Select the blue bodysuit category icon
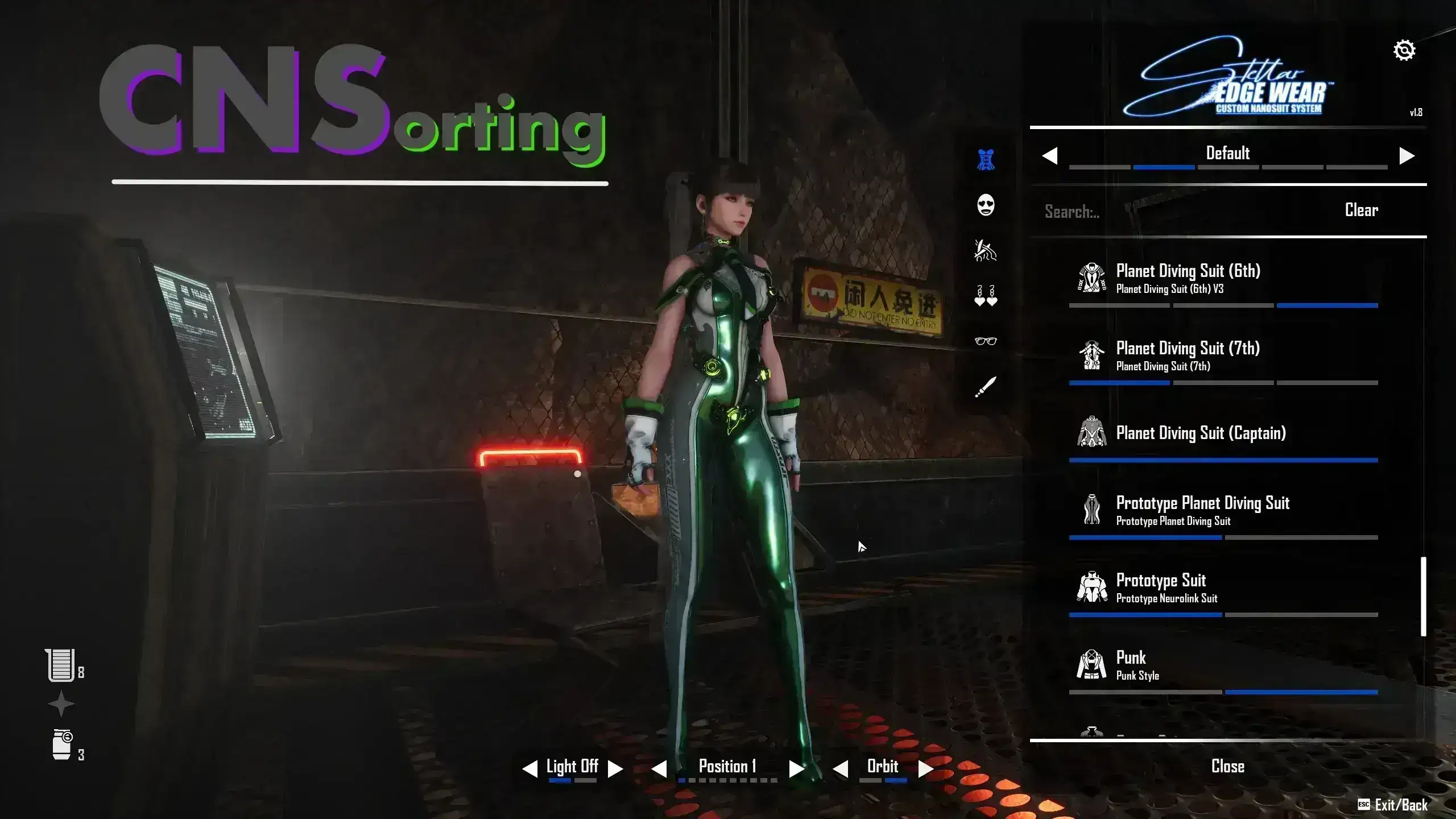Viewport: 1456px width, 819px height. (986, 160)
